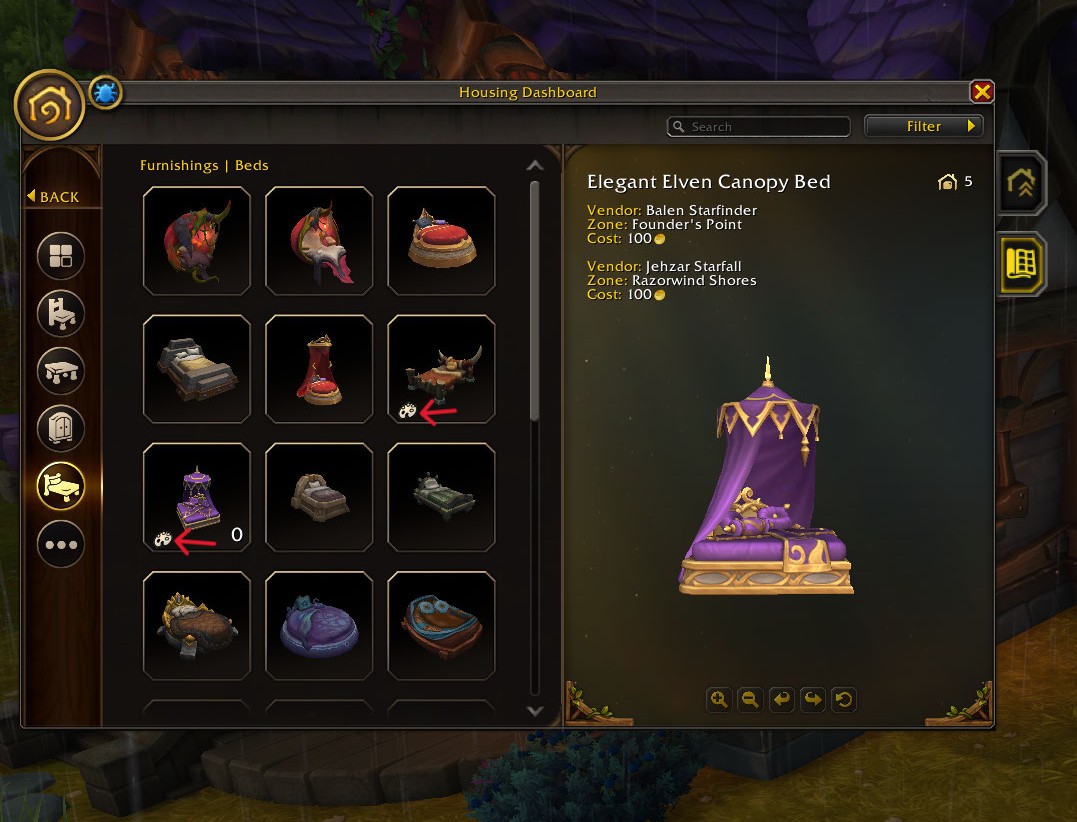
Task: Choose the red round cushion bed
Action: pos(441,241)
